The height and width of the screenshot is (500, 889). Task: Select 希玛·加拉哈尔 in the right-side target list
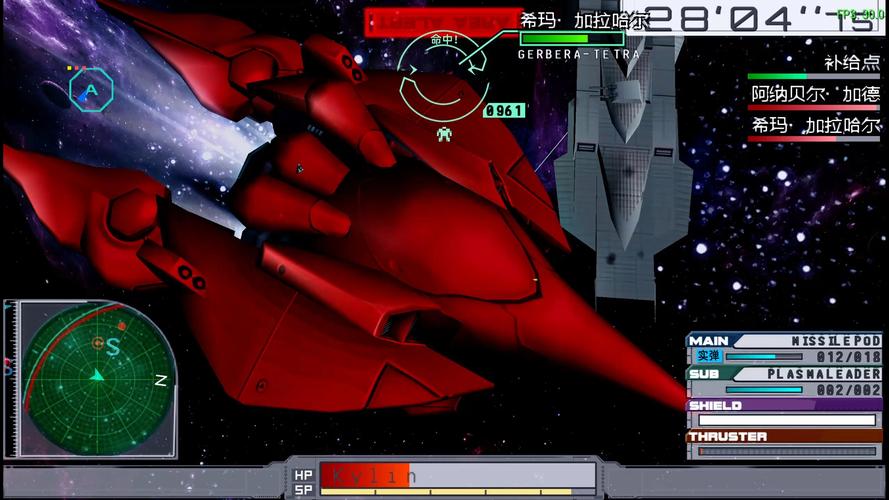[x=815, y=125]
